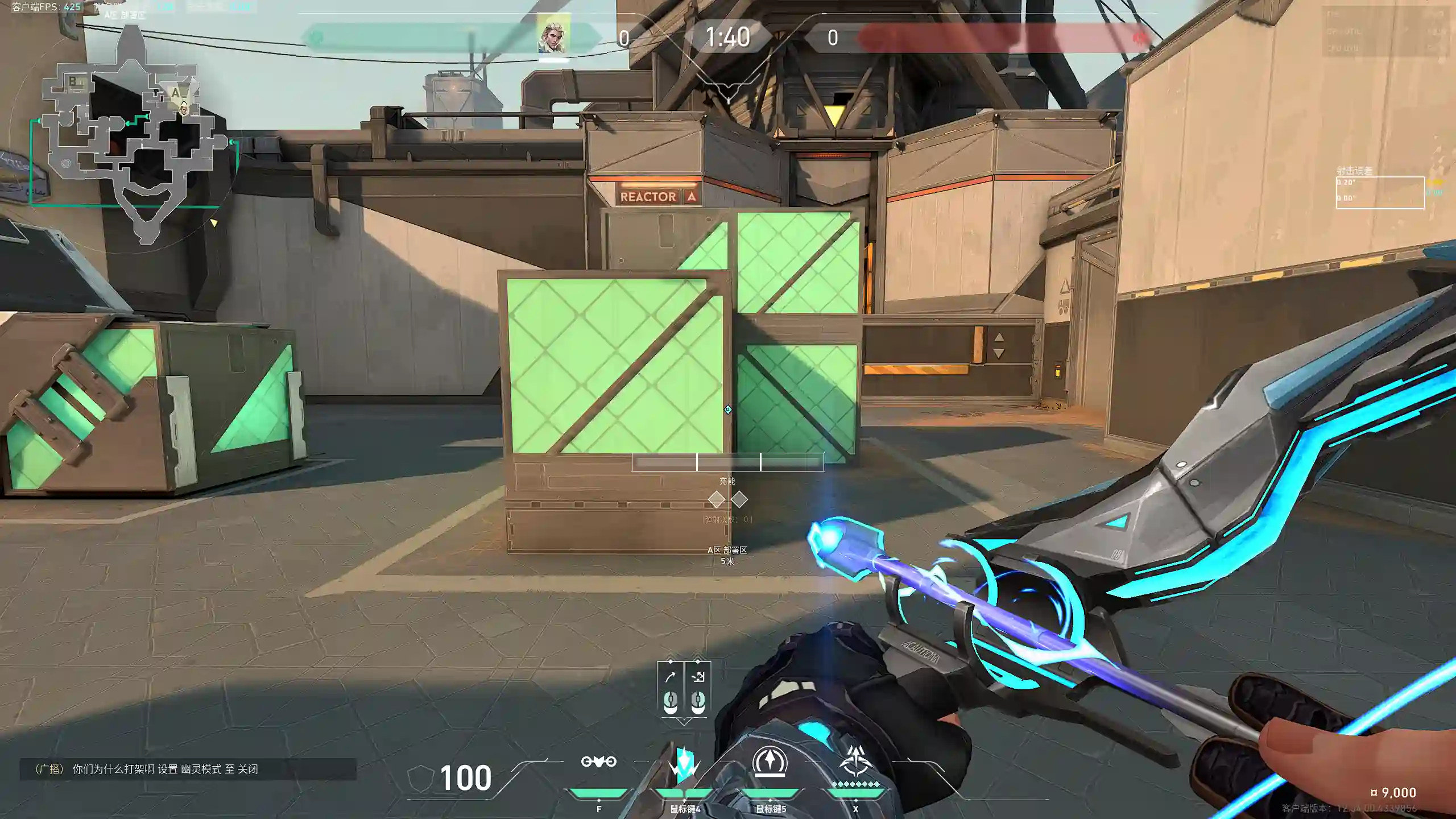Trigger the Hunter's Fury ultimate icon
Viewport: 1456px width, 819px height.
855,762
